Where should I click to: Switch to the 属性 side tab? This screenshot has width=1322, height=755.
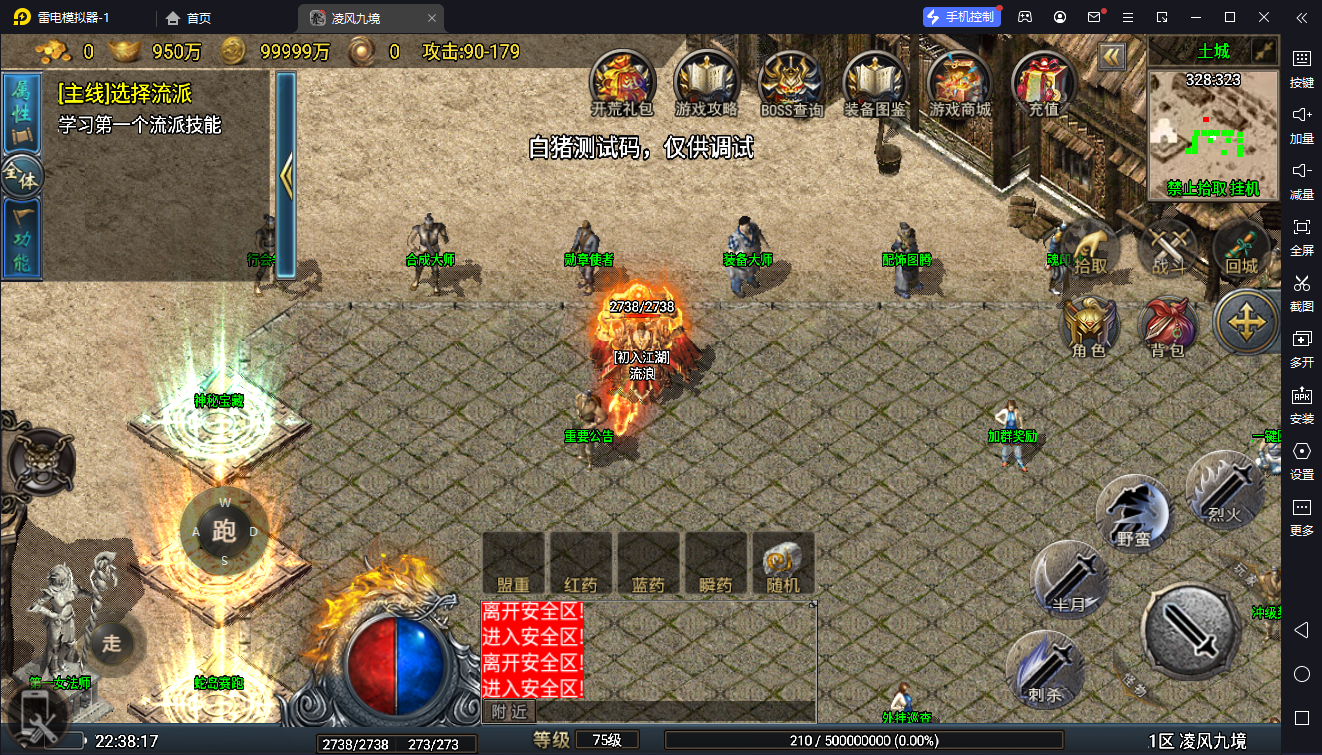[21, 110]
